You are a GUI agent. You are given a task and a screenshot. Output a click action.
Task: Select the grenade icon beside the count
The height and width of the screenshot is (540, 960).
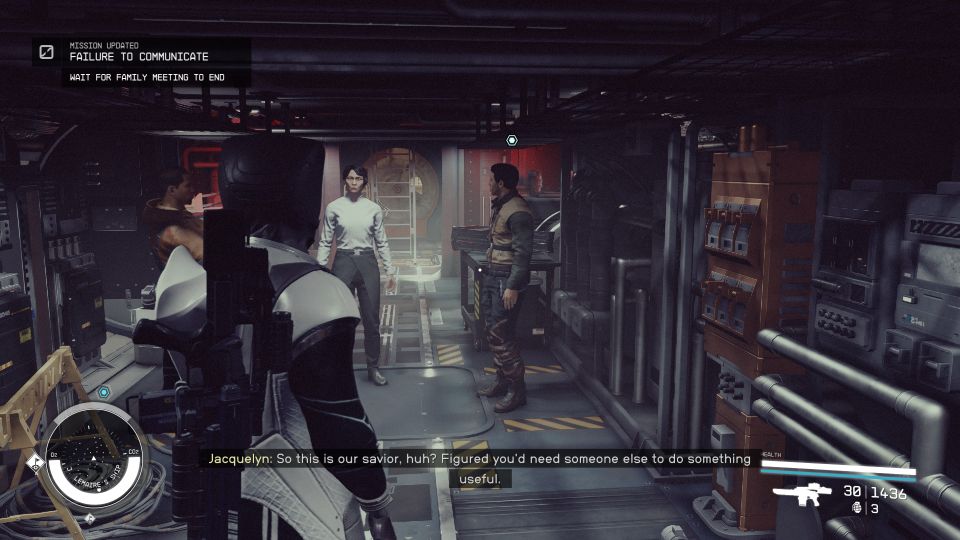pyautogui.click(x=856, y=508)
